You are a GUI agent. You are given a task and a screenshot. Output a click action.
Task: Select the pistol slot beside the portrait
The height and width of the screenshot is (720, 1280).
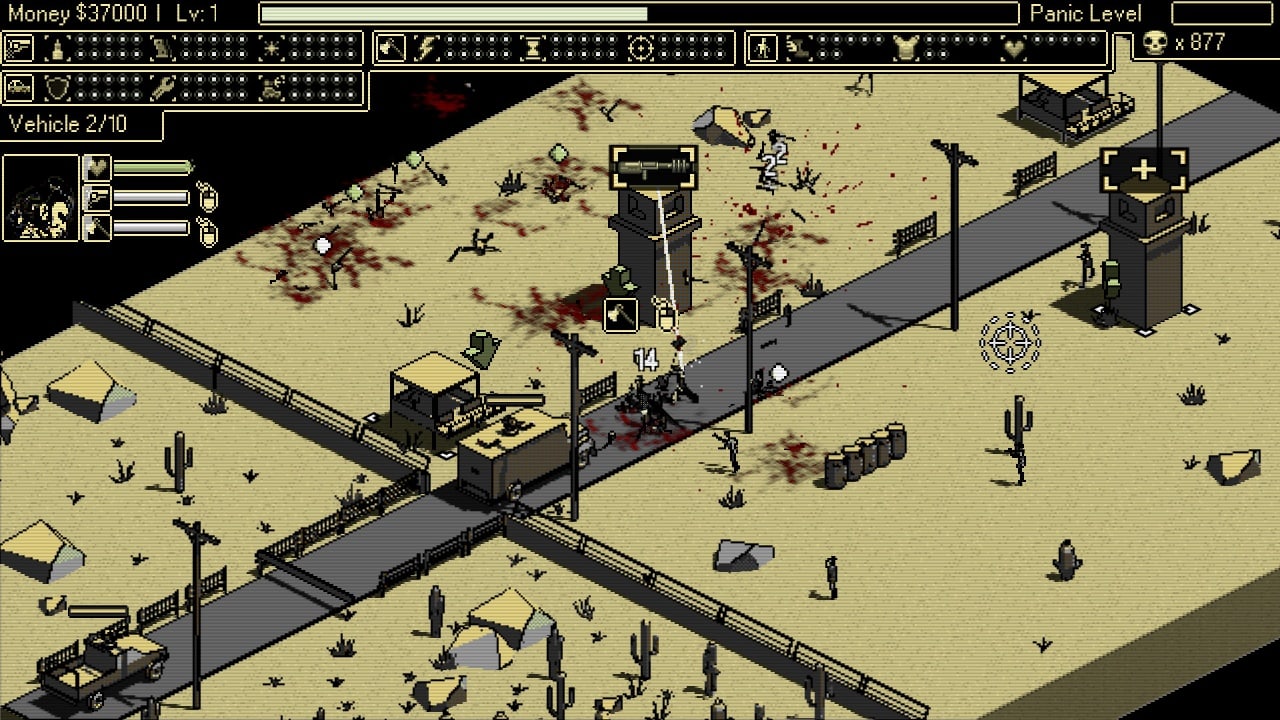(97, 198)
